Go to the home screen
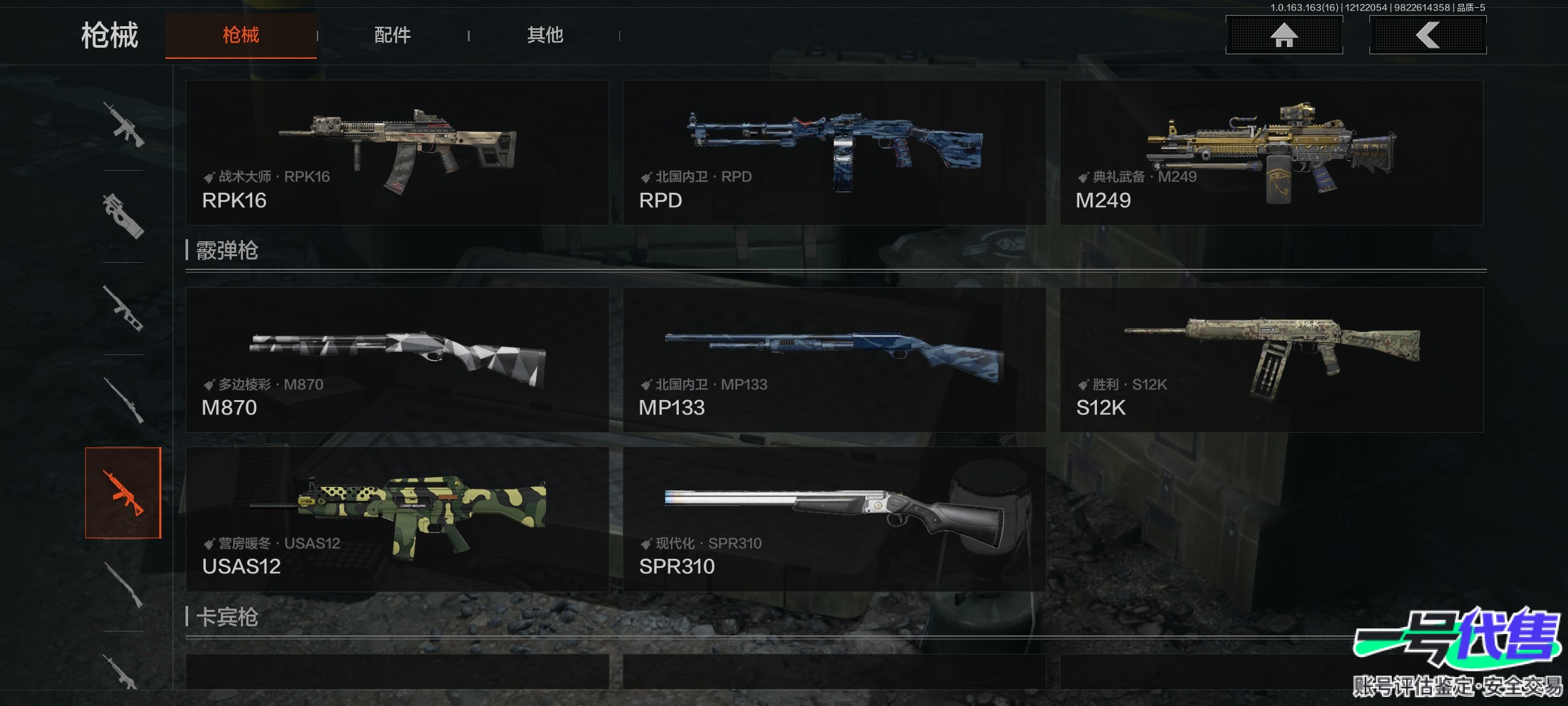1568x706 pixels. (1284, 35)
